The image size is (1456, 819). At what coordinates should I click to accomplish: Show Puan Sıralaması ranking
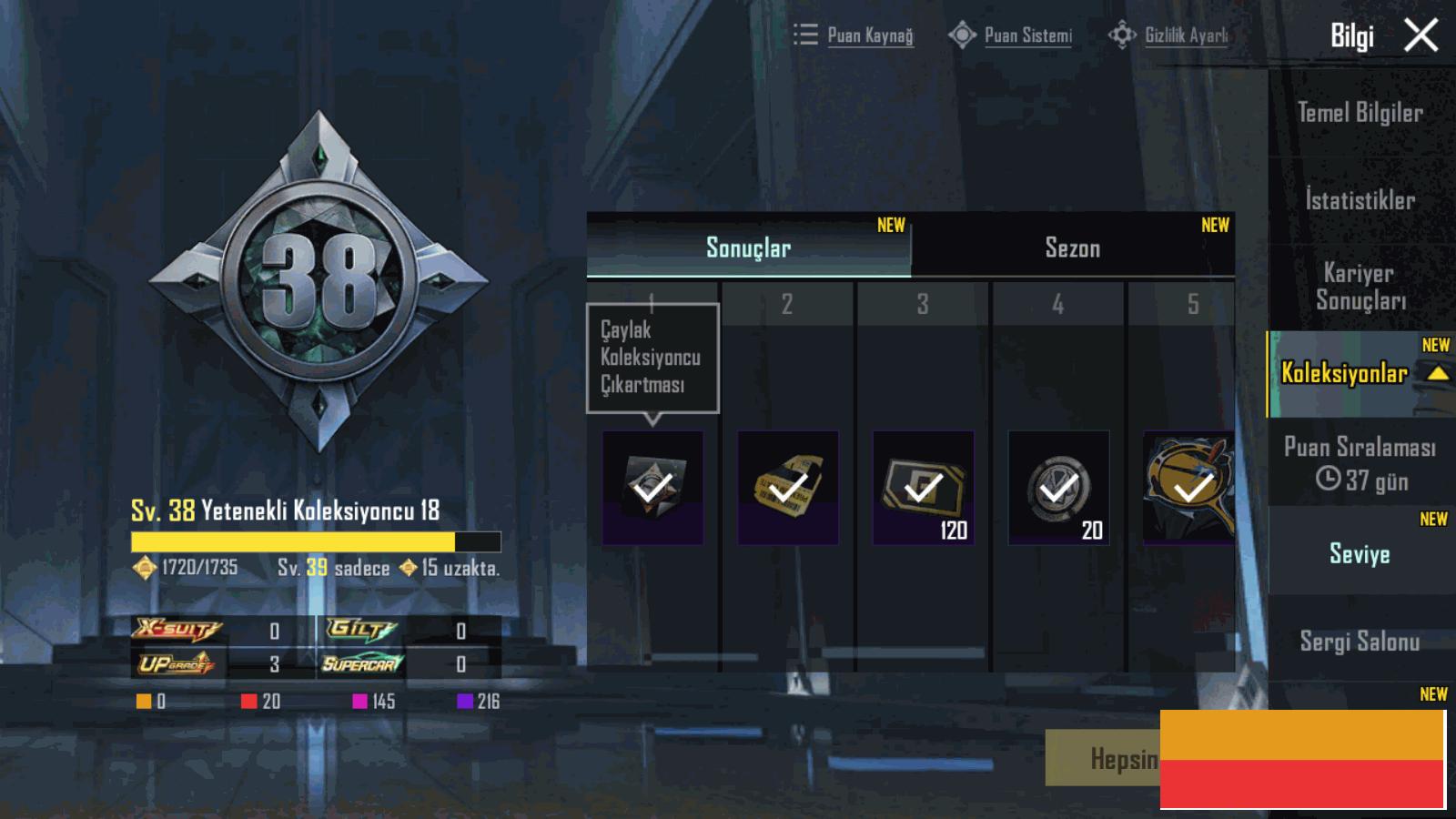[1360, 462]
